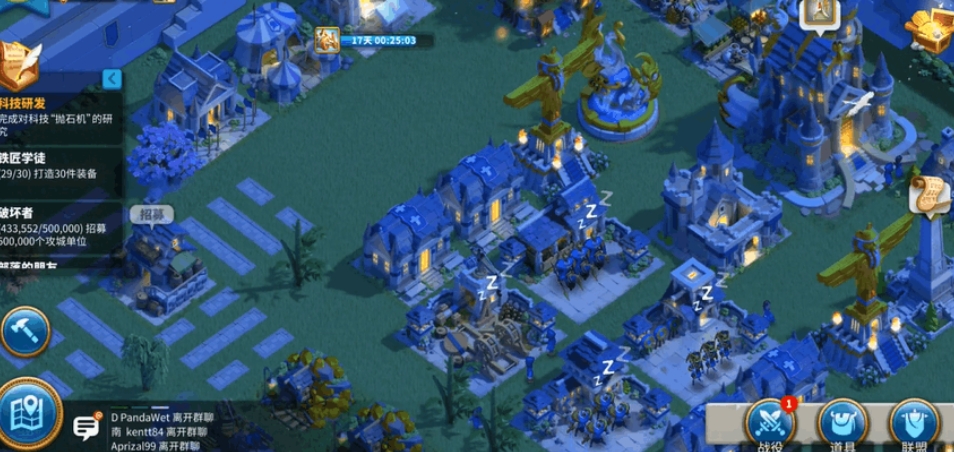The height and width of the screenshot is (452, 954).
Task: Tap the 招募 recruit bubble
Action: [150, 214]
